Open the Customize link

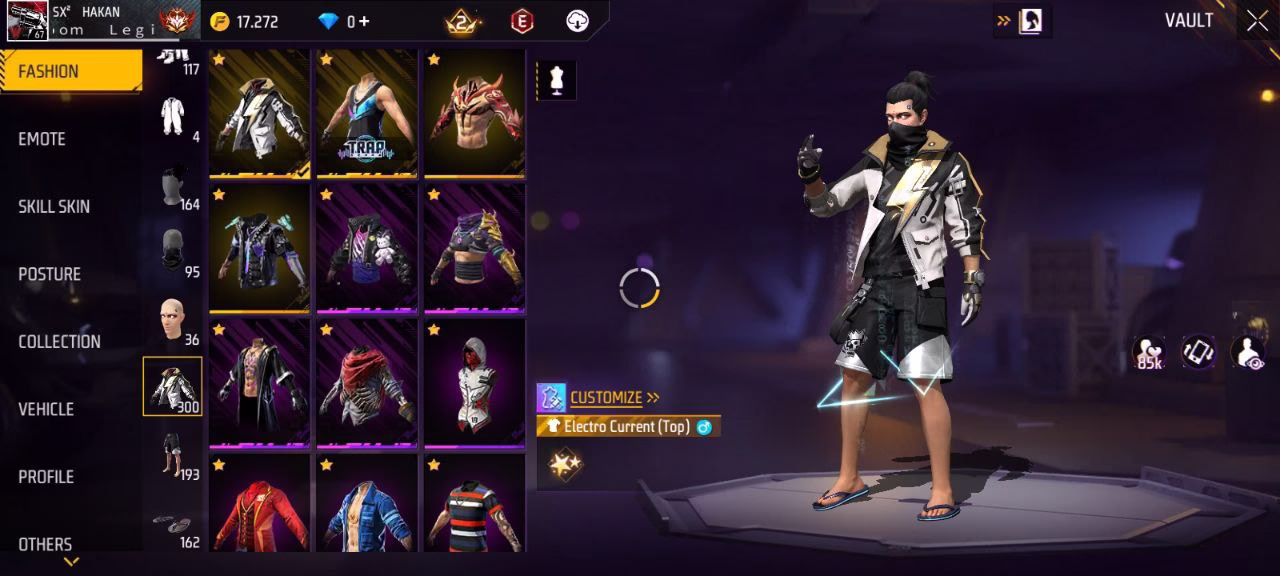[x=606, y=398]
